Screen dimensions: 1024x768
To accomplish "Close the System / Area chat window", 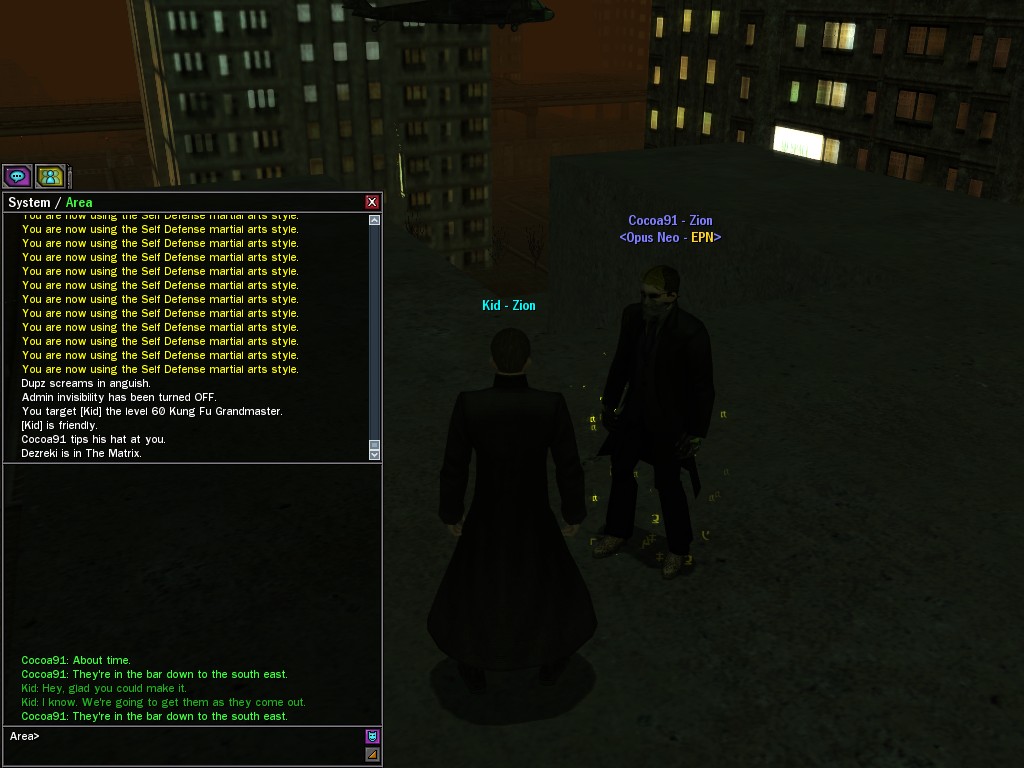I will pos(372,202).
